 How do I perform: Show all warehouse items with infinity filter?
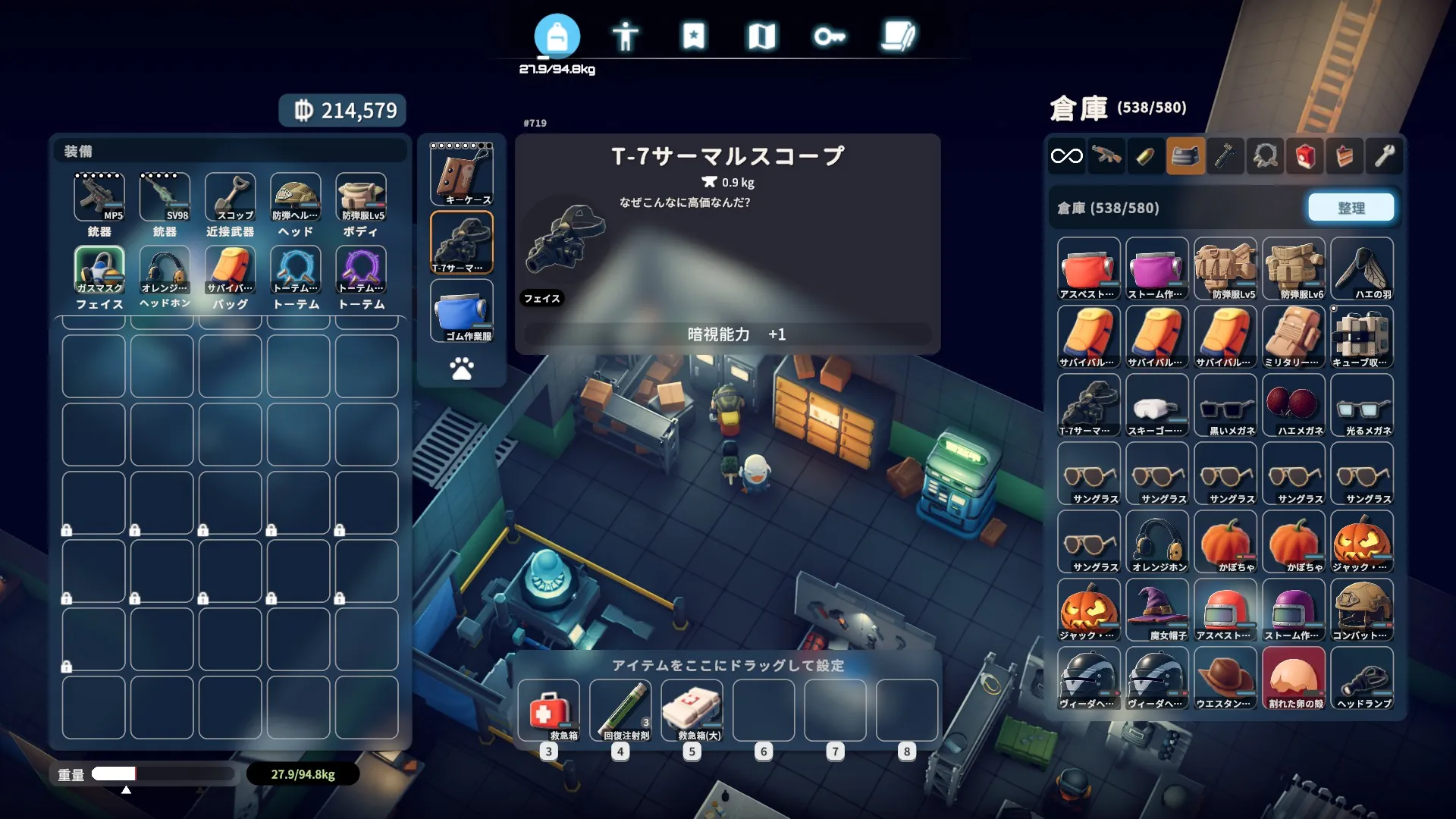(1066, 156)
